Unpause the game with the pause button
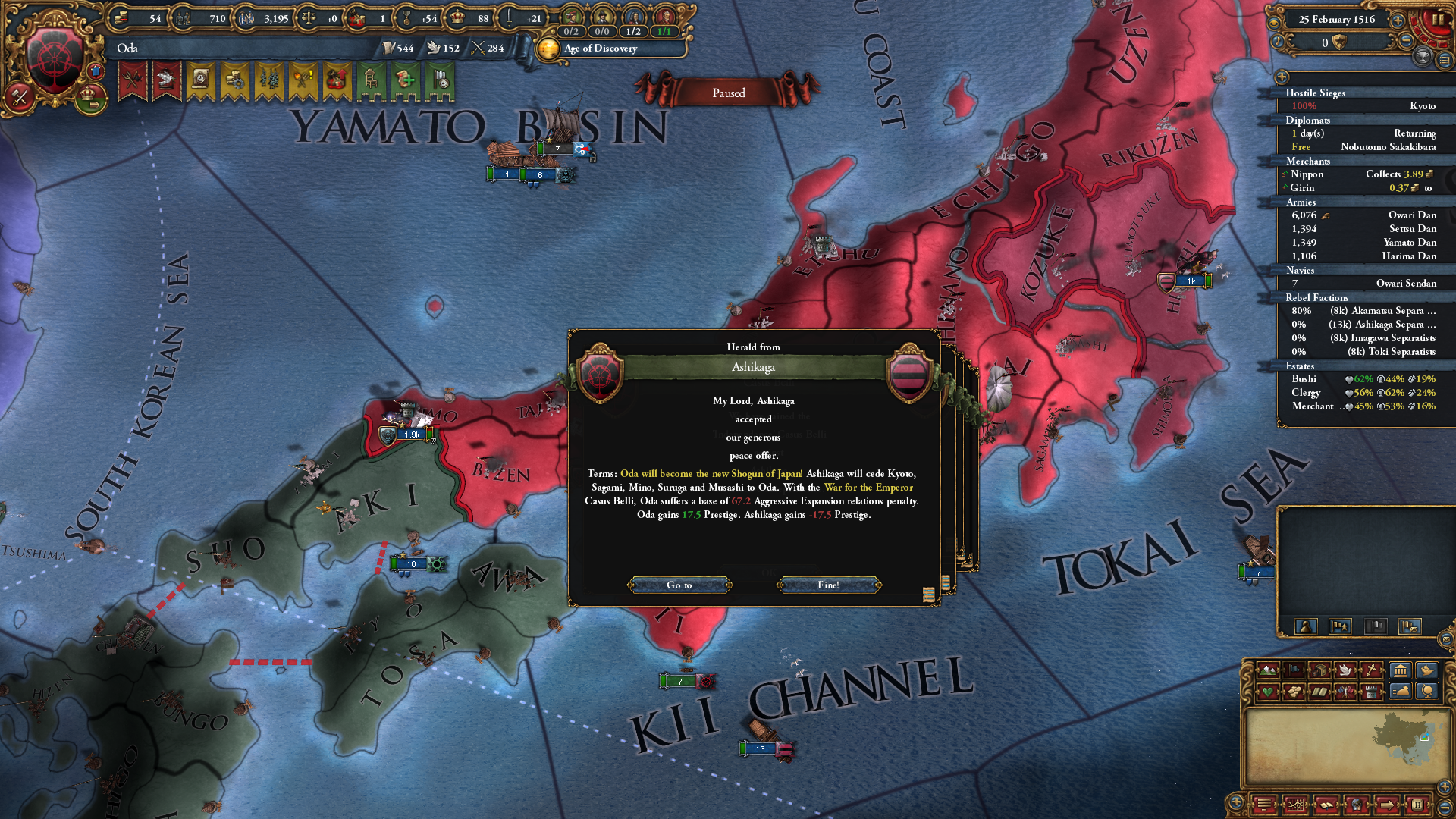Screen dimensions: 1456x819 pyautogui.click(x=1439, y=21)
